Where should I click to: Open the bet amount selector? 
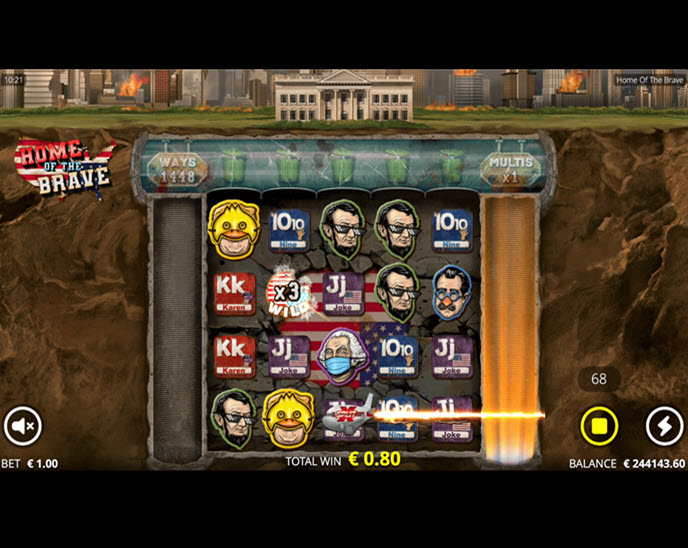click(30, 464)
